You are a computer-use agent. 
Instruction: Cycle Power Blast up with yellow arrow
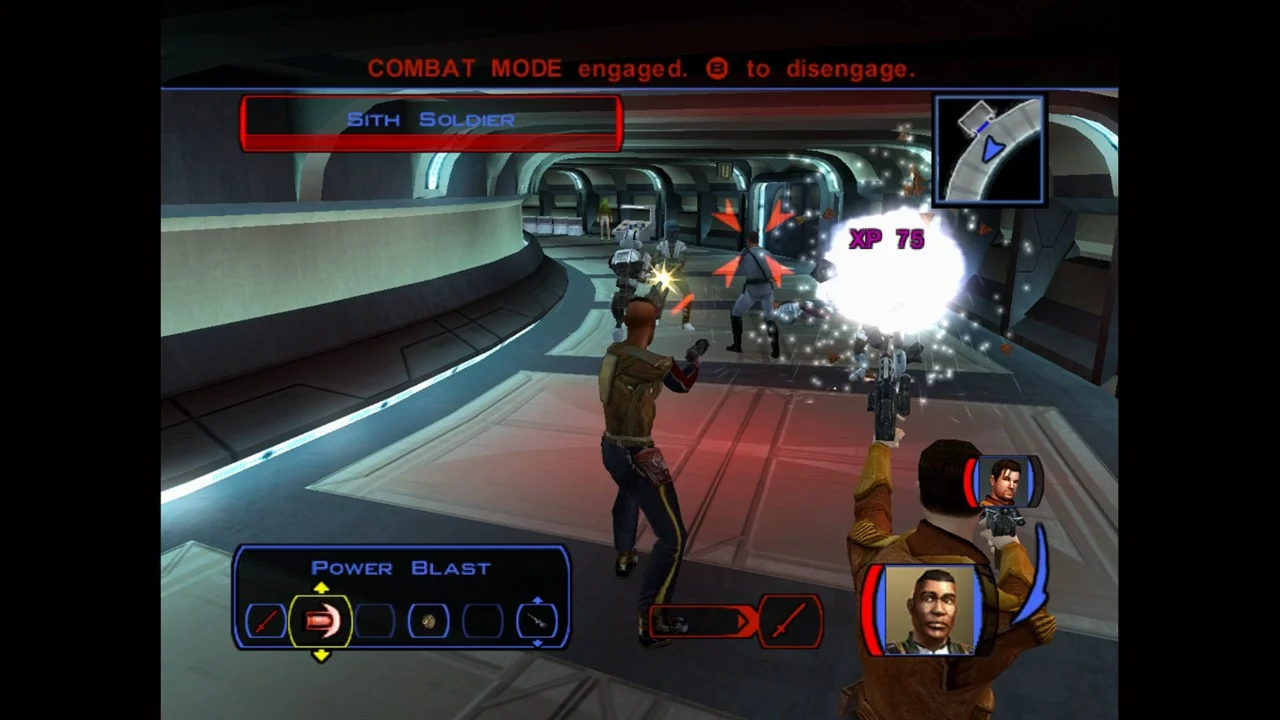321,589
